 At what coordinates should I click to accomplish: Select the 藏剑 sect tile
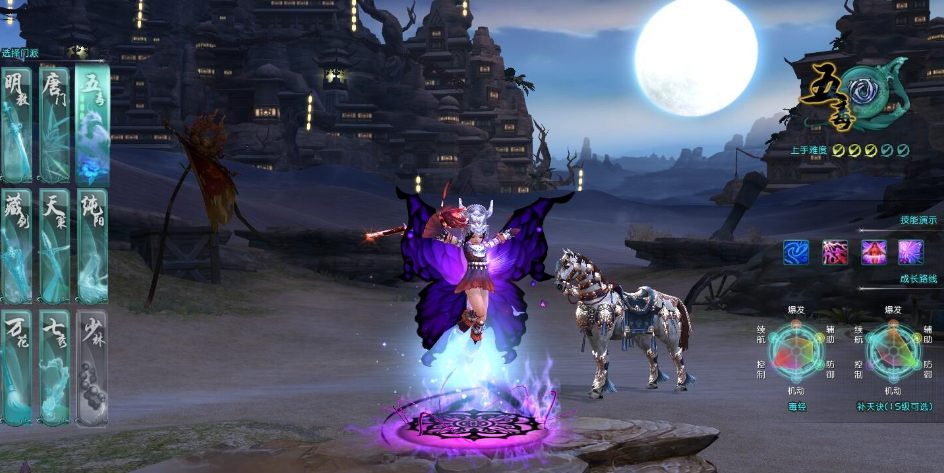click(17, 246)
